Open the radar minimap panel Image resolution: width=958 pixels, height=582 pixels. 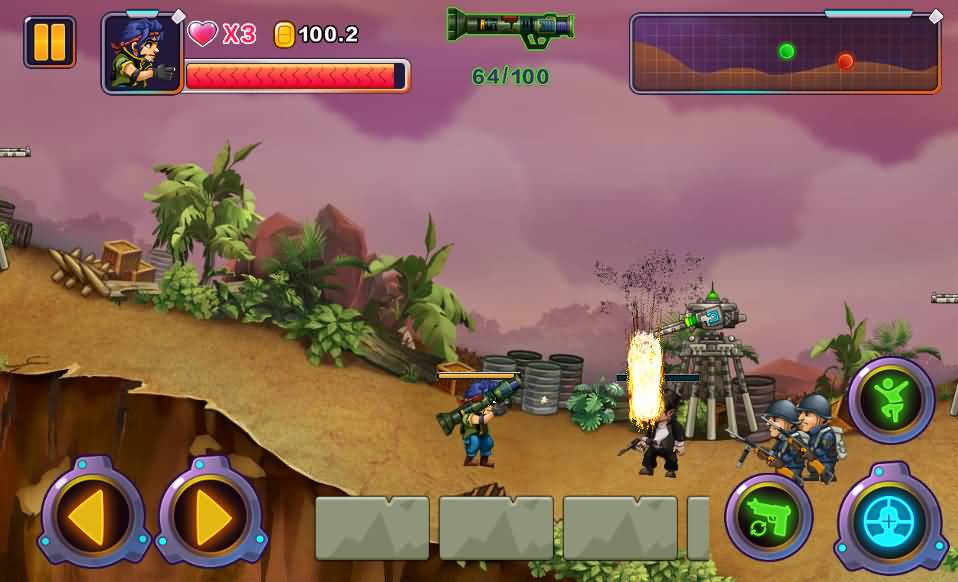point(785,54)
